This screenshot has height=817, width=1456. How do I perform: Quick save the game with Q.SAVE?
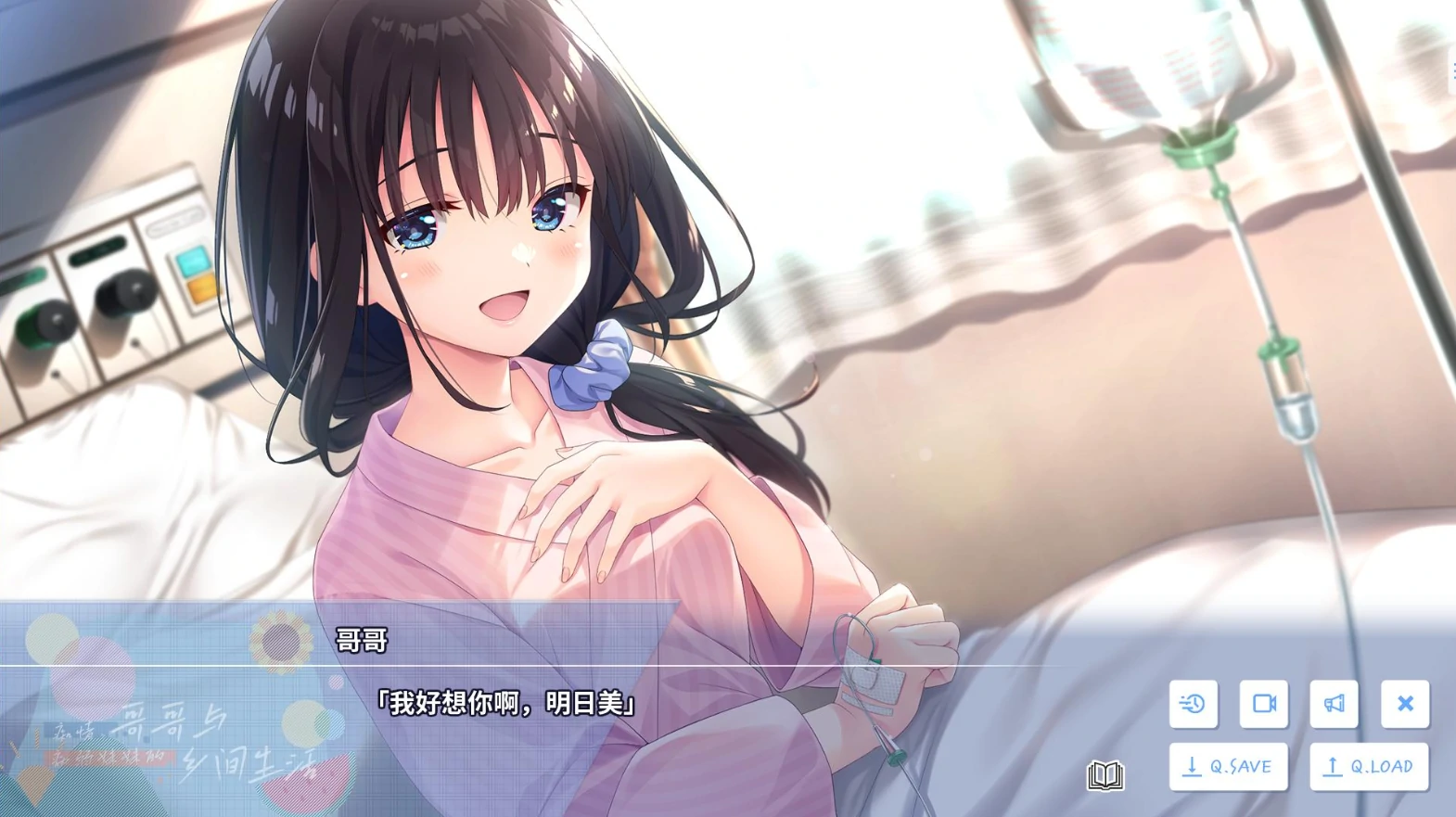tap(1228, 766)
